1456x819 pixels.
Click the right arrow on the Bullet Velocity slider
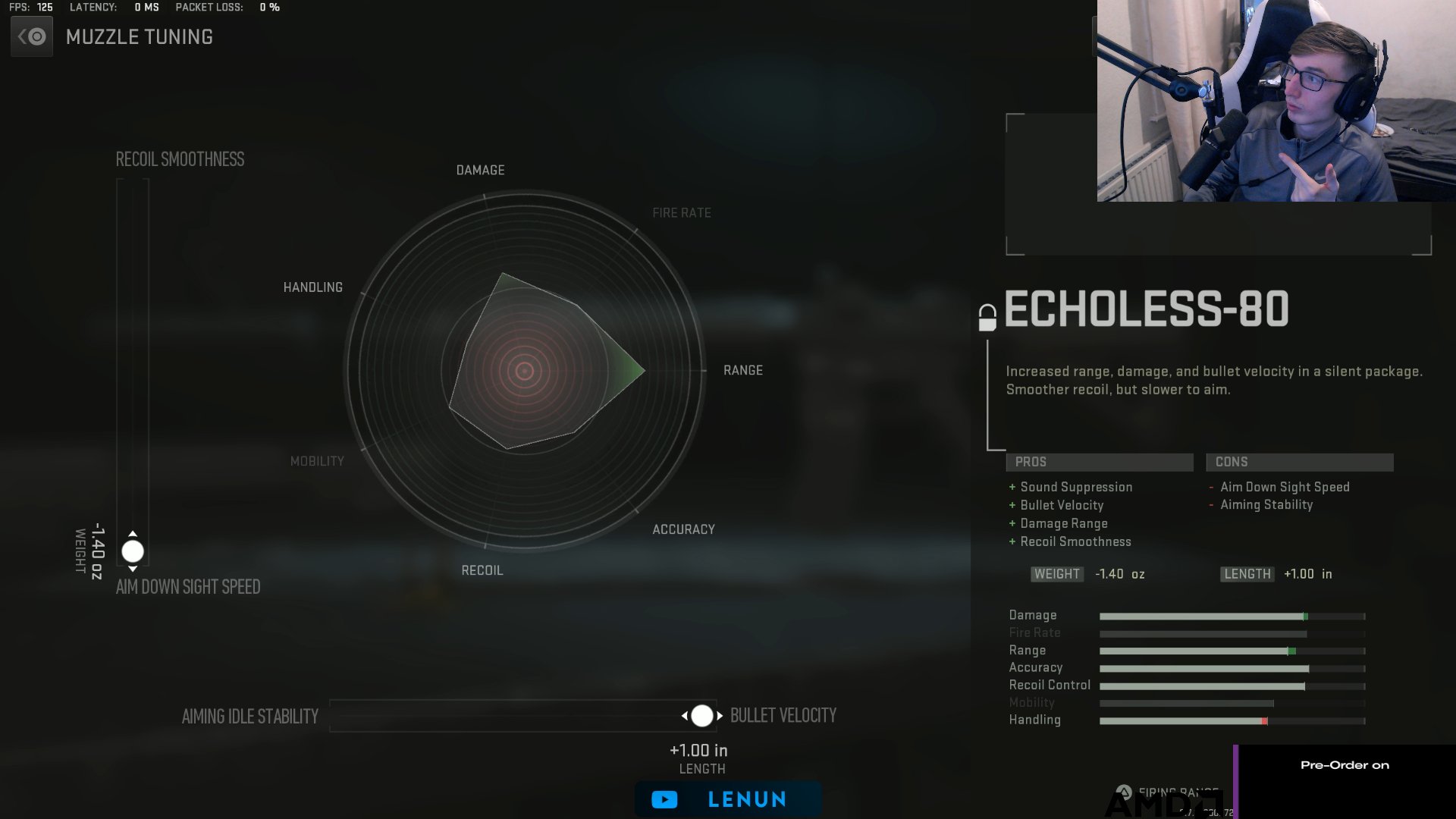(x=720, y=715)
